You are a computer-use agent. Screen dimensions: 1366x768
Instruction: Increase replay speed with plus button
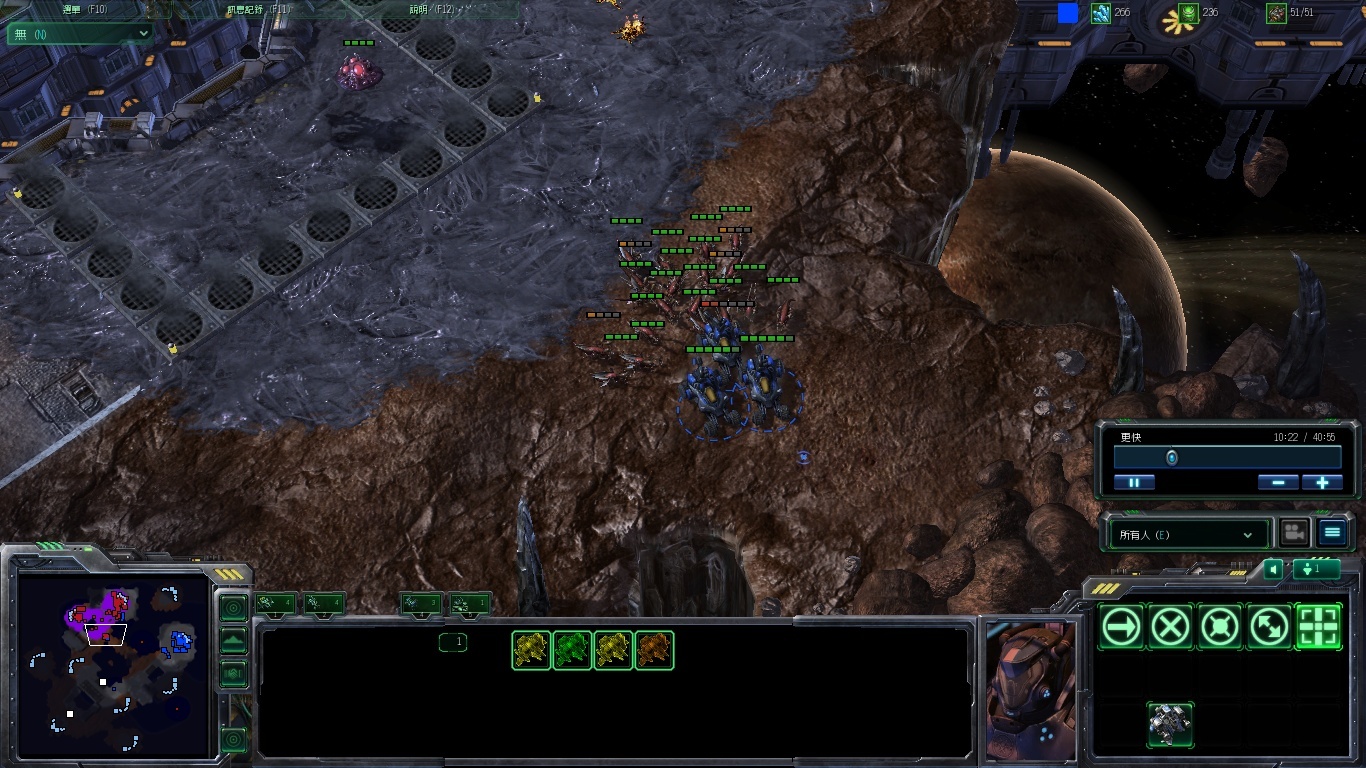point(1322,482)
